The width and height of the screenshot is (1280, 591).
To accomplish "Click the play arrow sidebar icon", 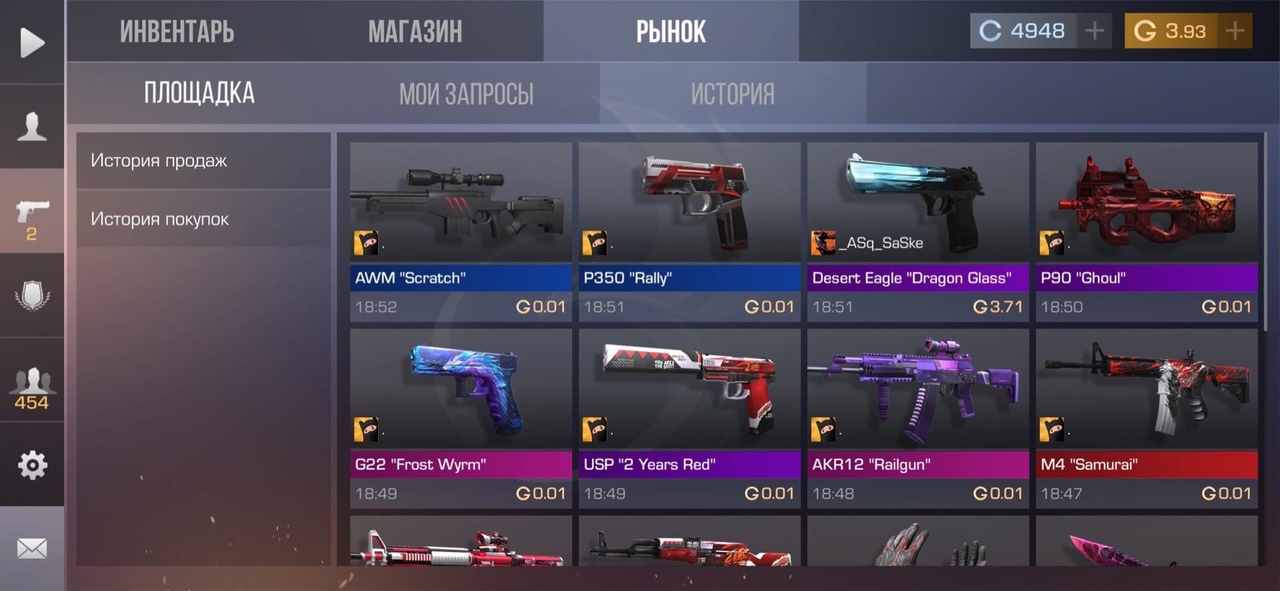I will coord(32,42).
